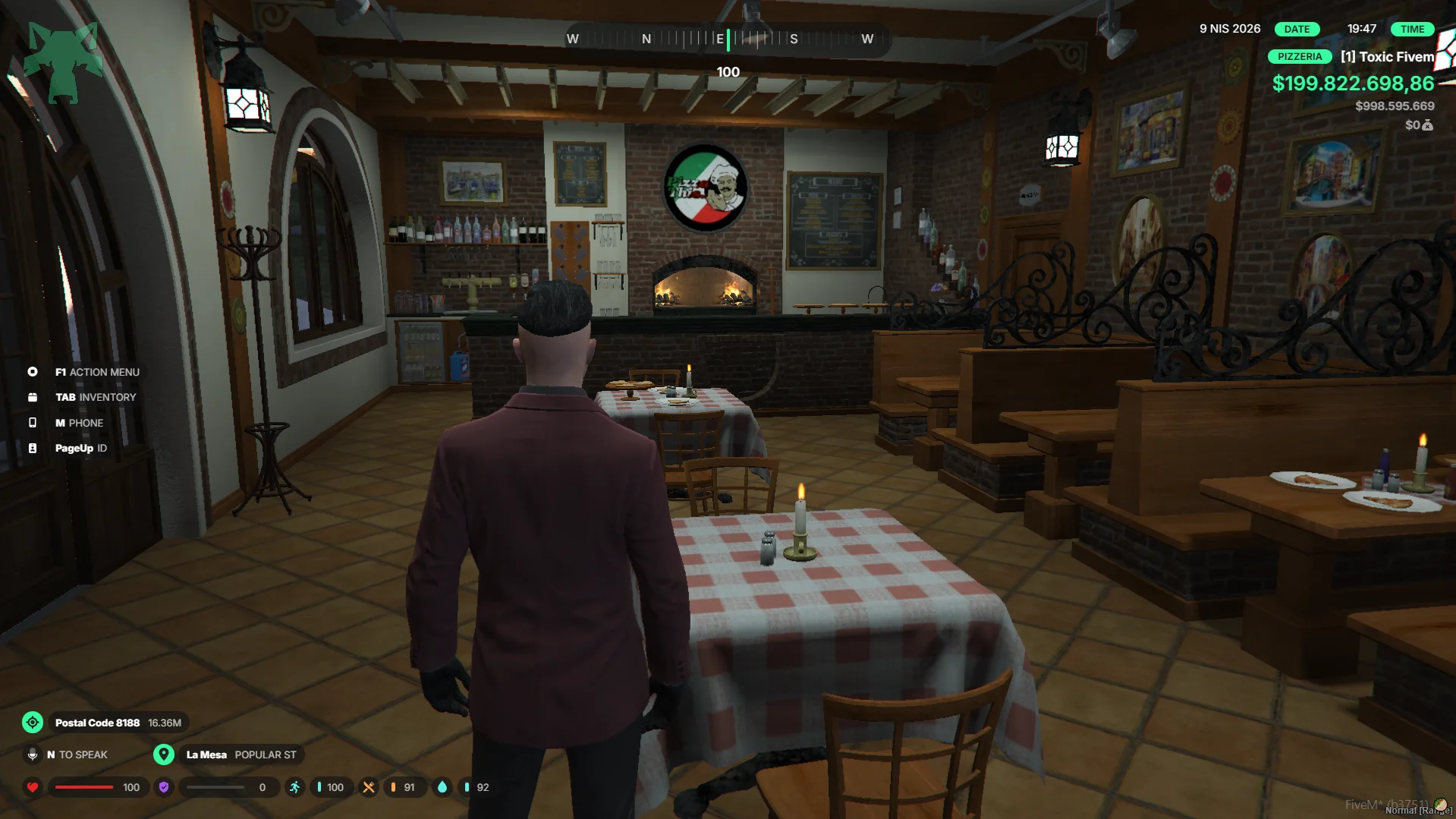Screen dimensions: 1456x819
Task: Toggle the voice microphone icon
Action: 33,754
